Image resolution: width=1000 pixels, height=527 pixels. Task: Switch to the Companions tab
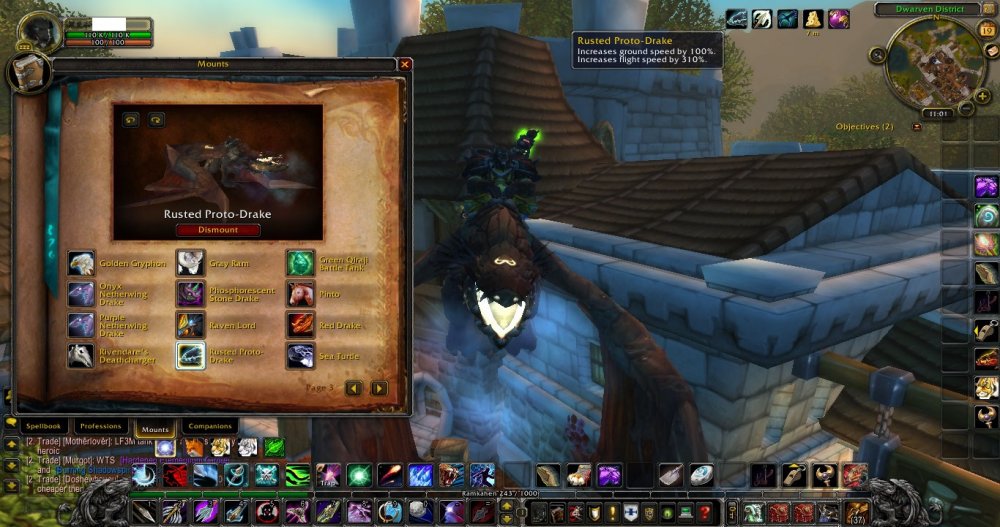pyautogui.click(x=210, y=427)
